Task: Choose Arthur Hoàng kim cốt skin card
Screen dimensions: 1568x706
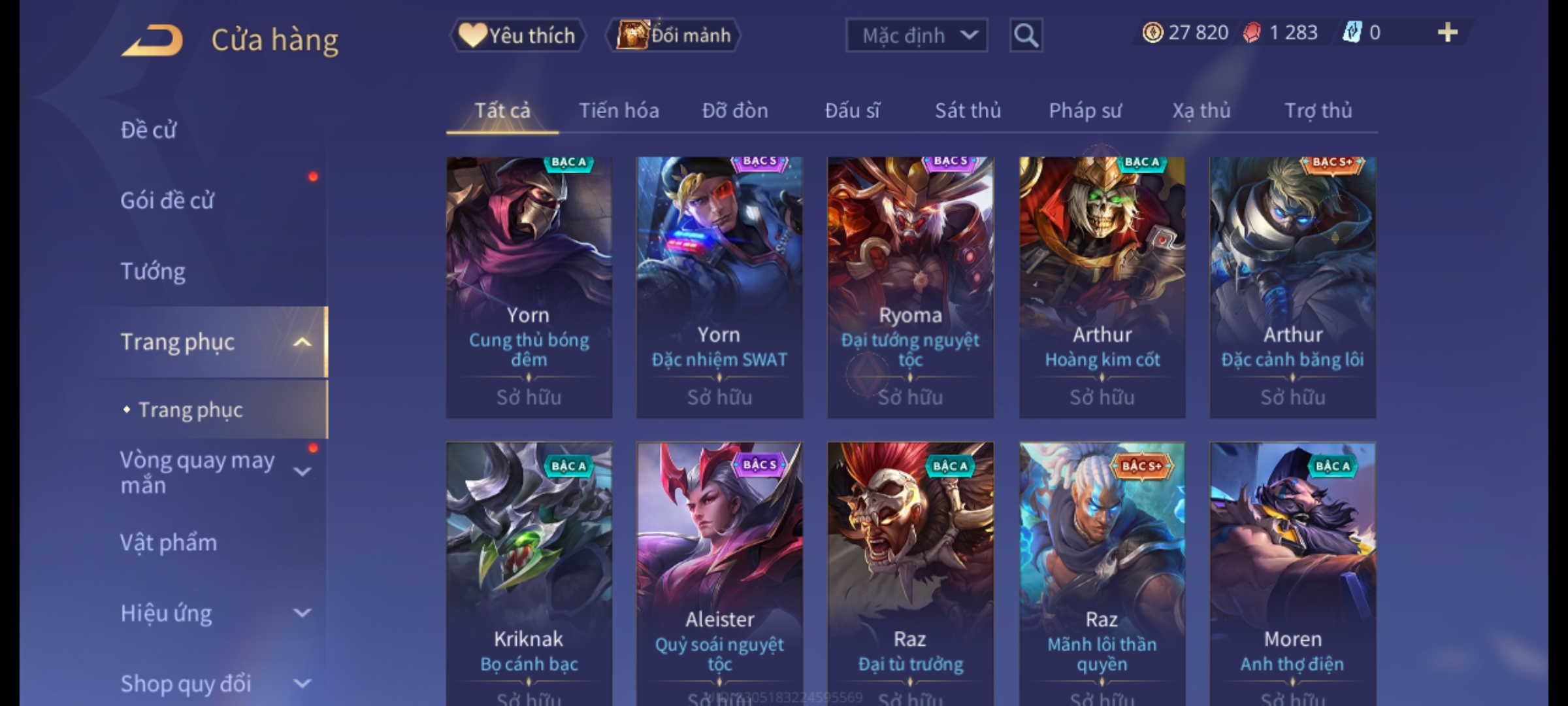Action: [x=1102, y=286]
